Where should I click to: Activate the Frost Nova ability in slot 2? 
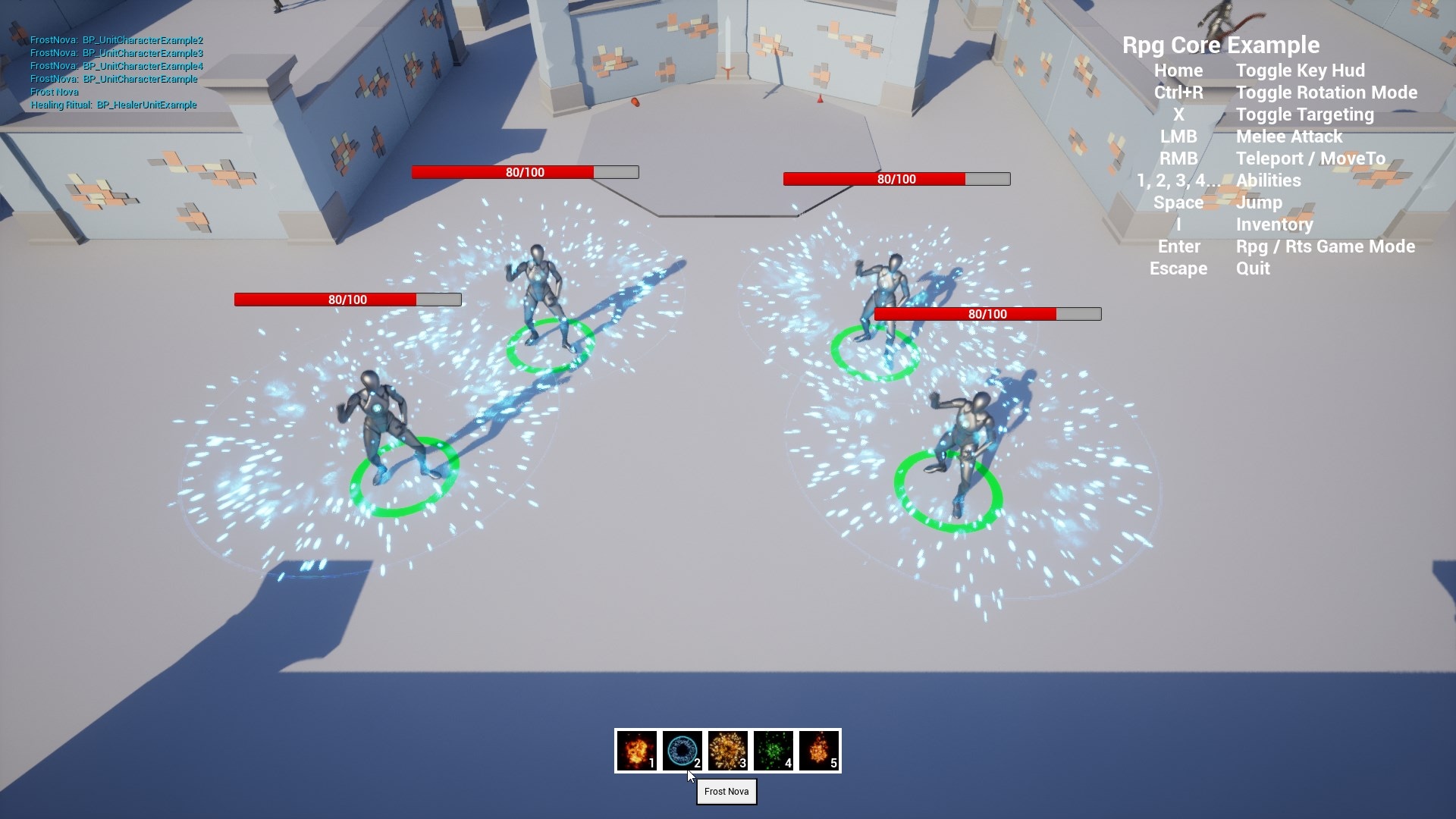(682, 751)
